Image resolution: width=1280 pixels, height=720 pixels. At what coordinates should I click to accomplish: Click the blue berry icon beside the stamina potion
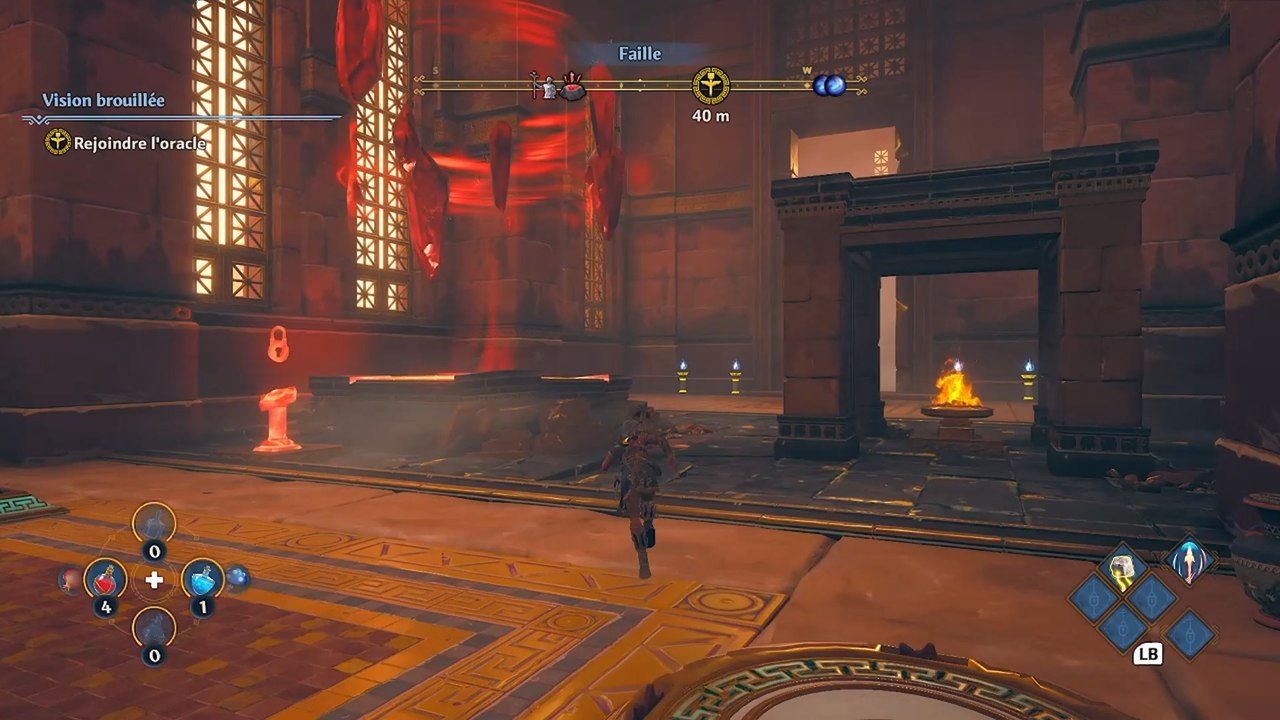coord(237,577)
